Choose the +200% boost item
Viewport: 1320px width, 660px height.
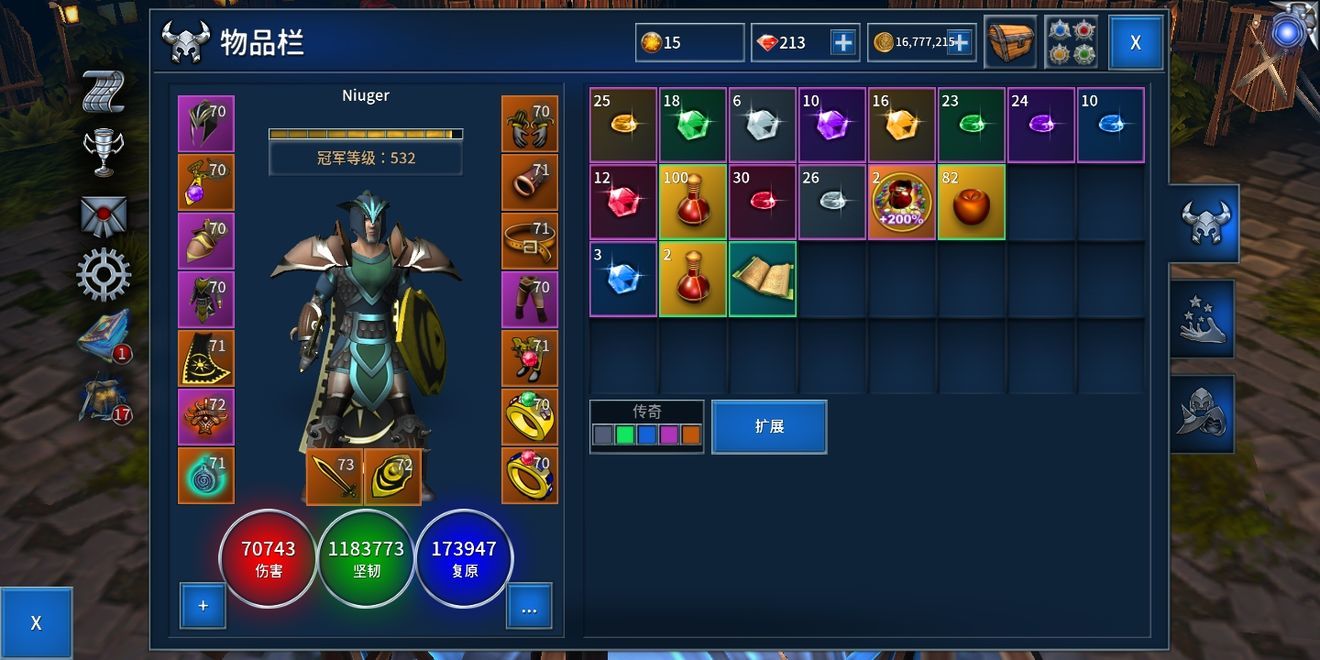coord(902,203)
